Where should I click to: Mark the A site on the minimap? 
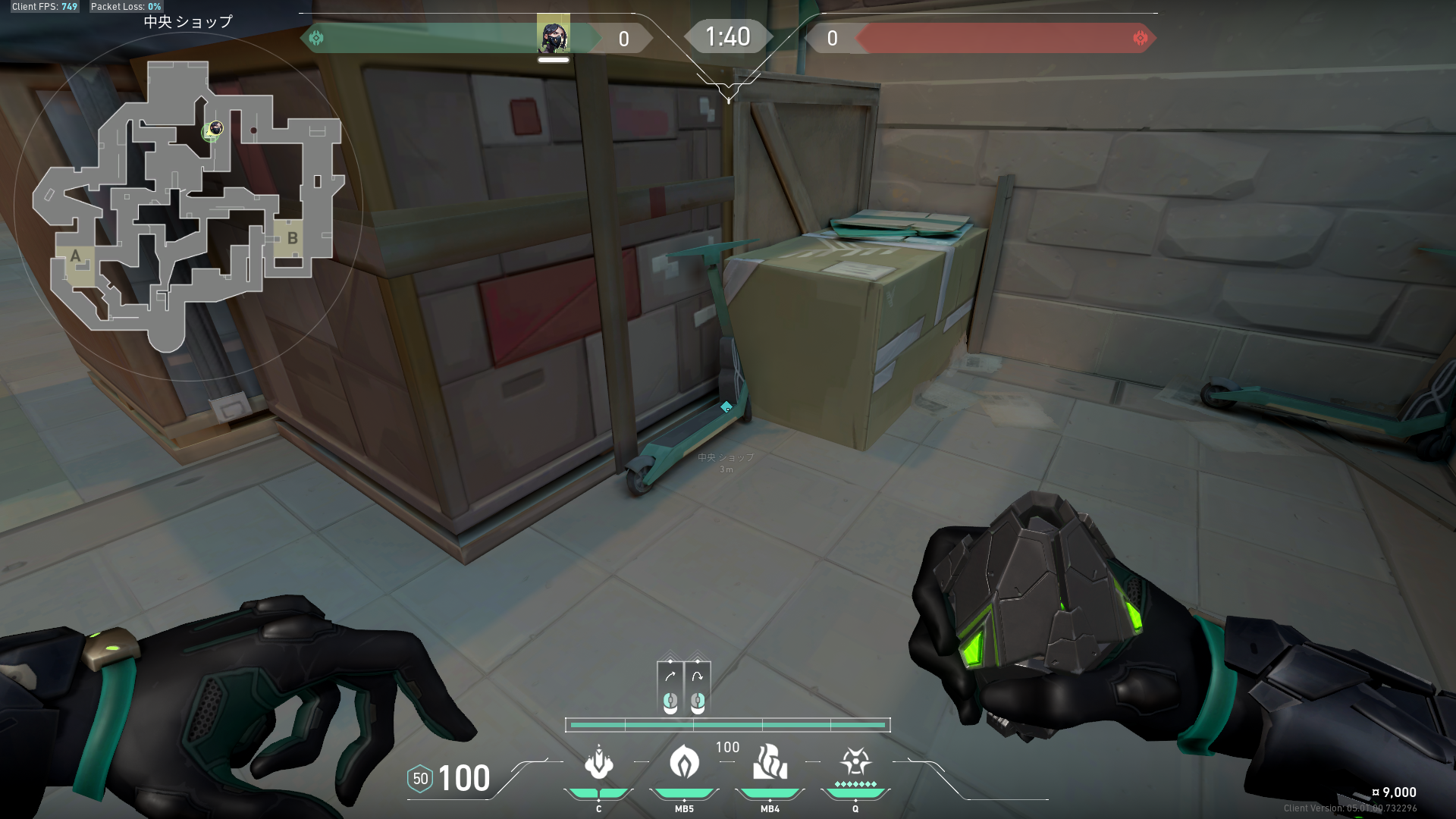point(75,258)
